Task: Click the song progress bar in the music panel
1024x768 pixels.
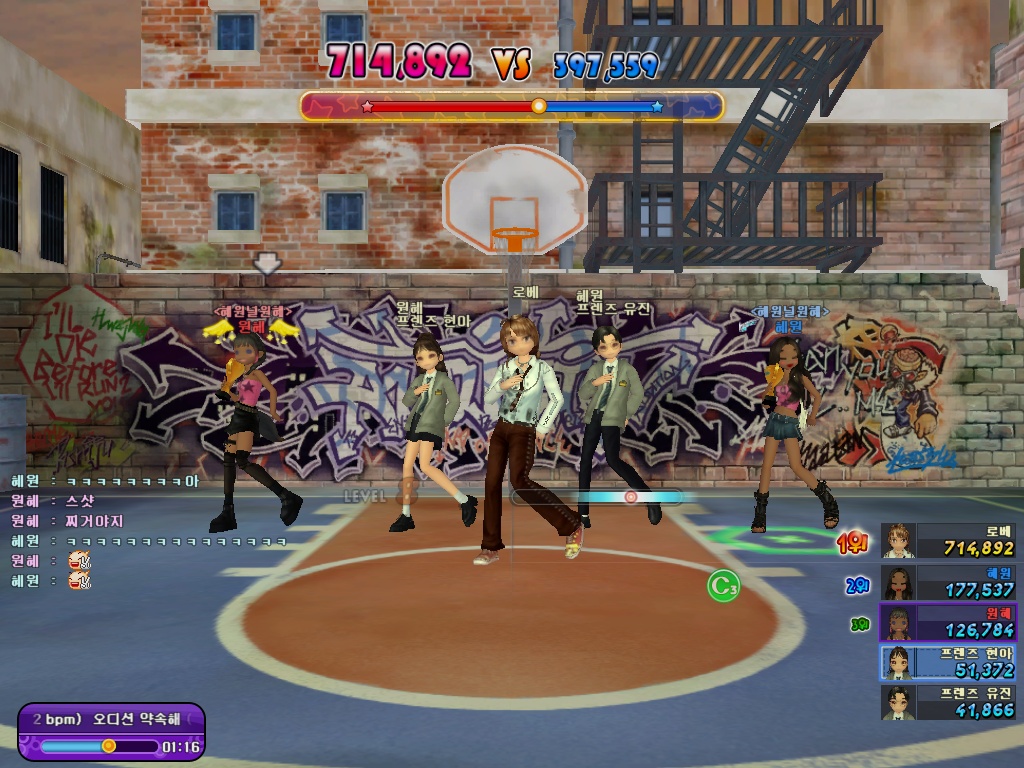Action: (98, 745)
